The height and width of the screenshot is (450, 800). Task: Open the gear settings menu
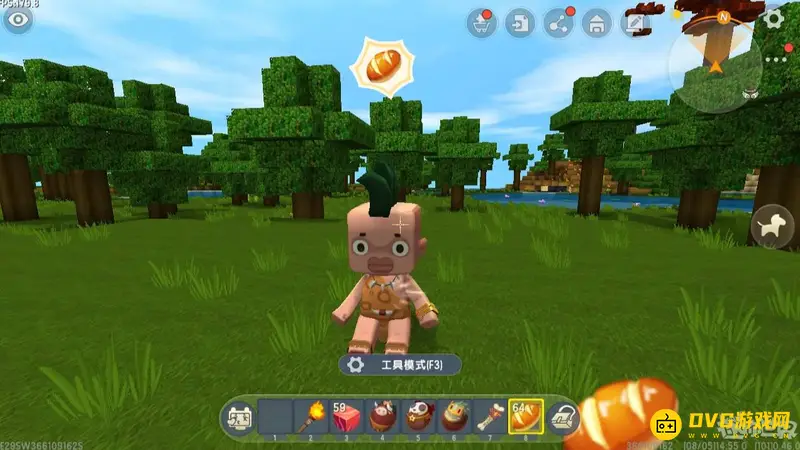pyautogui.click(x=773, y=19)
